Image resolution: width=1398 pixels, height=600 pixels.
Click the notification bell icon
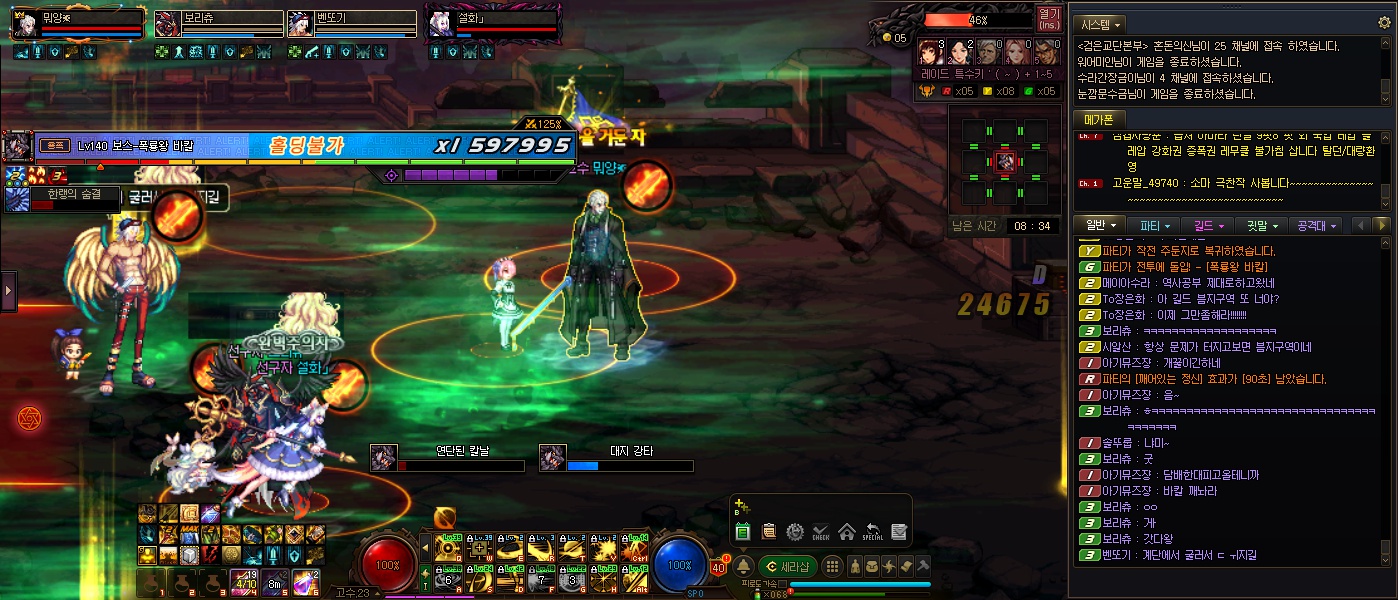point(743,566)
